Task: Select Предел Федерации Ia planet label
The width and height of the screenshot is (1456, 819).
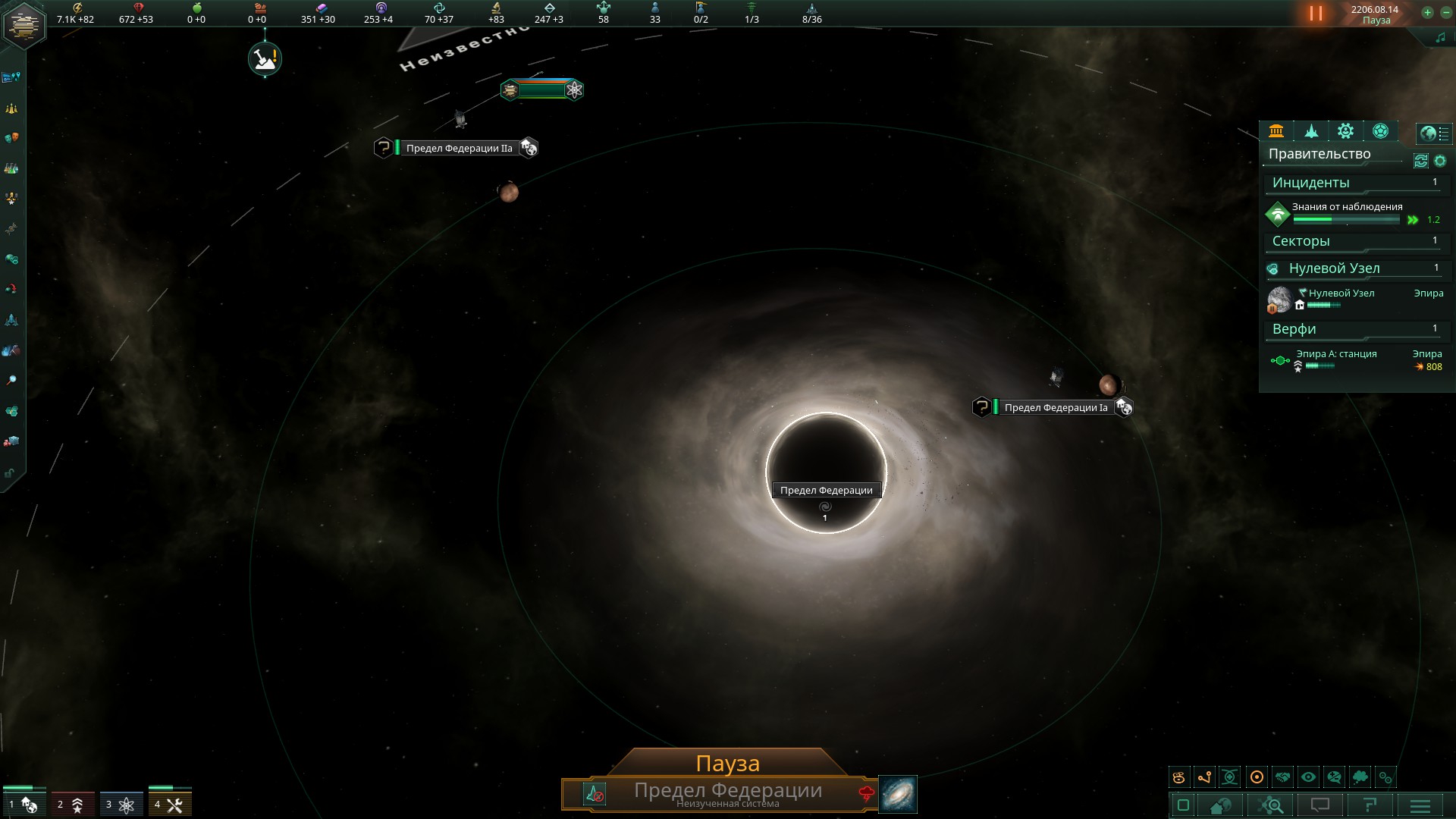Action: click(x=1056, y=408)
